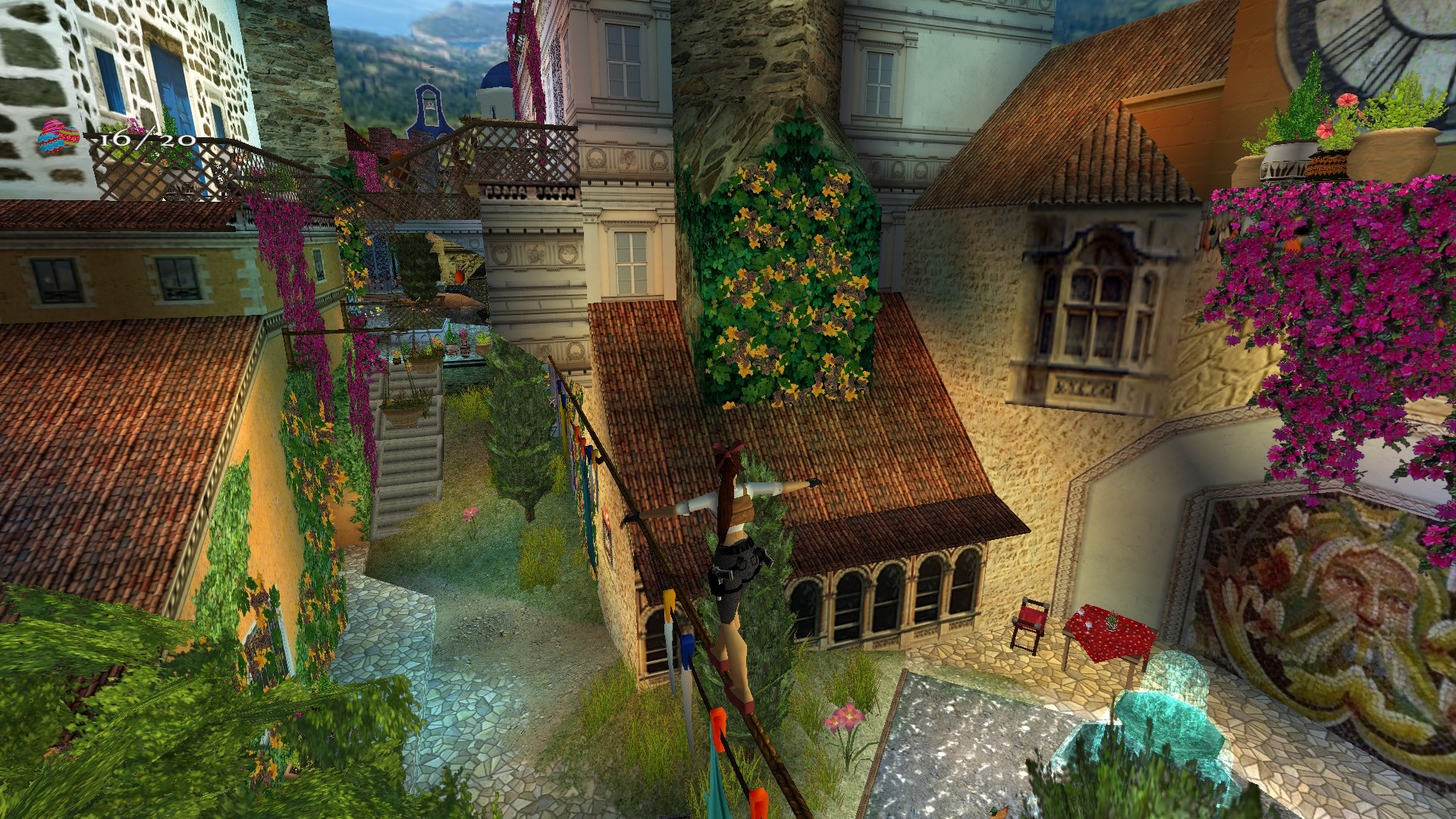Image resolution: width=1456 pixels, height=819 pixels.
Task: Click the Easter egg collectible counter icon
Action: (58, 138)
